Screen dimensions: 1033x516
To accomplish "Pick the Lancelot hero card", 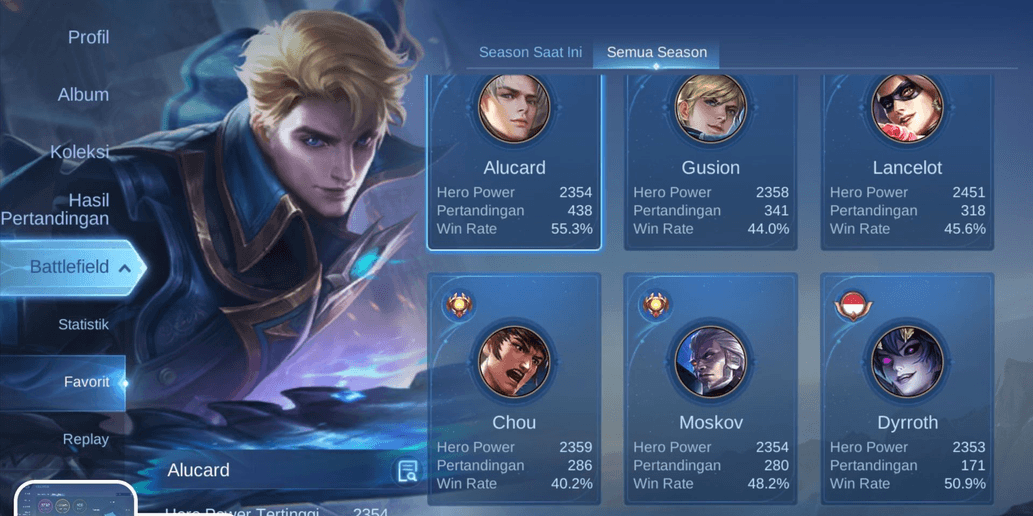I will 907,160.
